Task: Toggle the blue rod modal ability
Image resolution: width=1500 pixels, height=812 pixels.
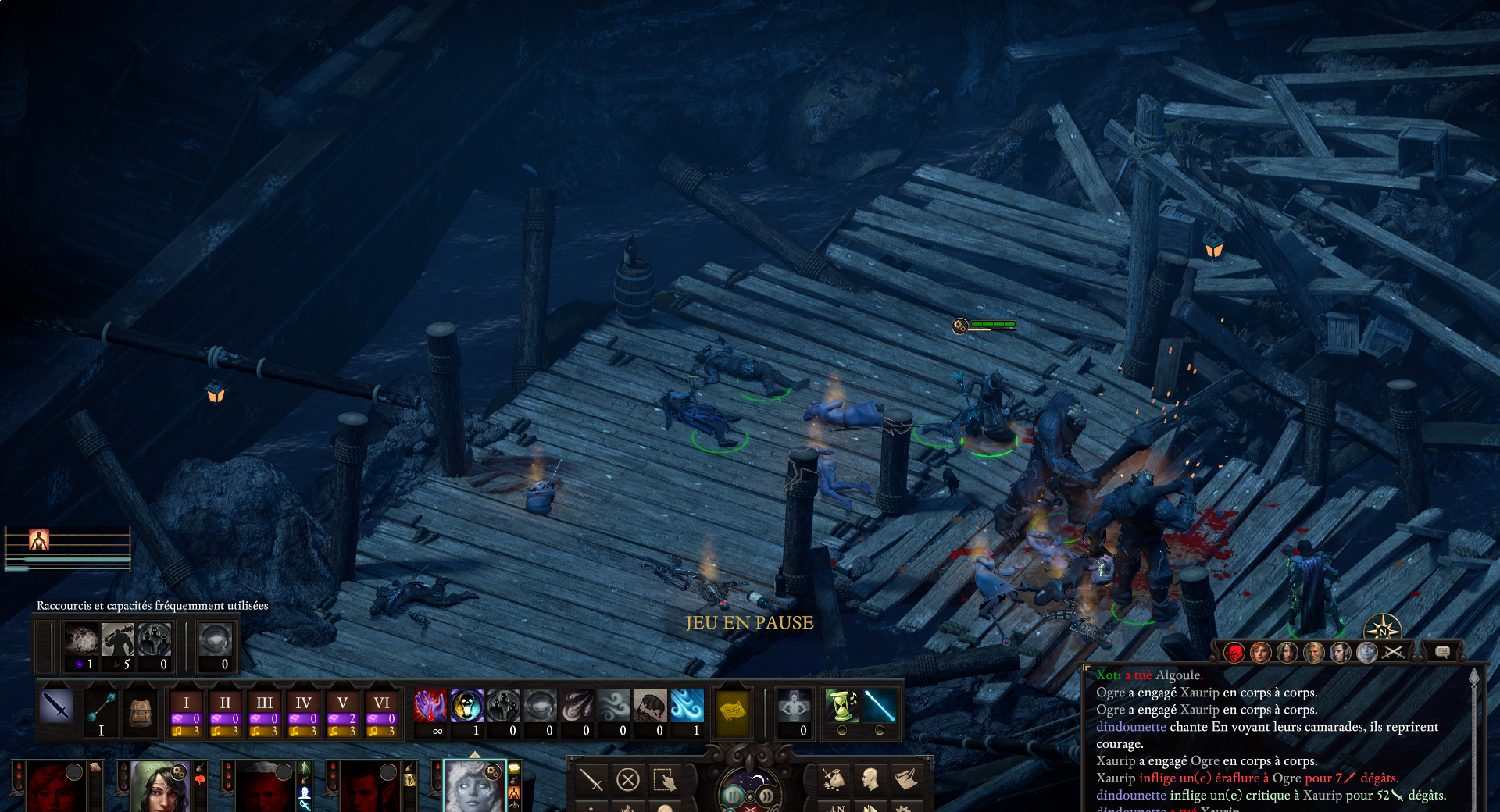Action: click(879, 706)
